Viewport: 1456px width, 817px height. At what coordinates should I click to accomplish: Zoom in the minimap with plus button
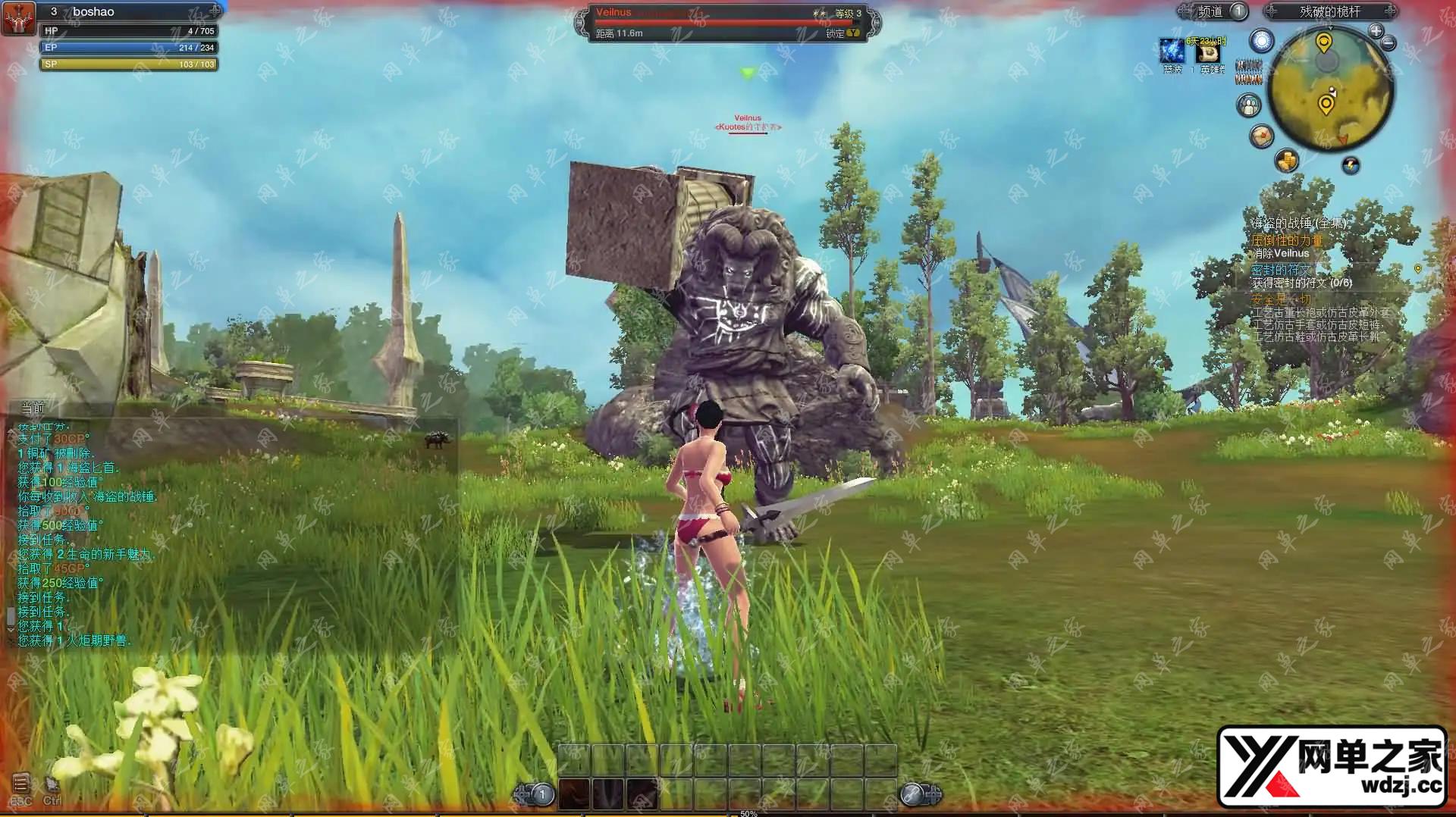pyautogui.click(x=1376, y=30)
